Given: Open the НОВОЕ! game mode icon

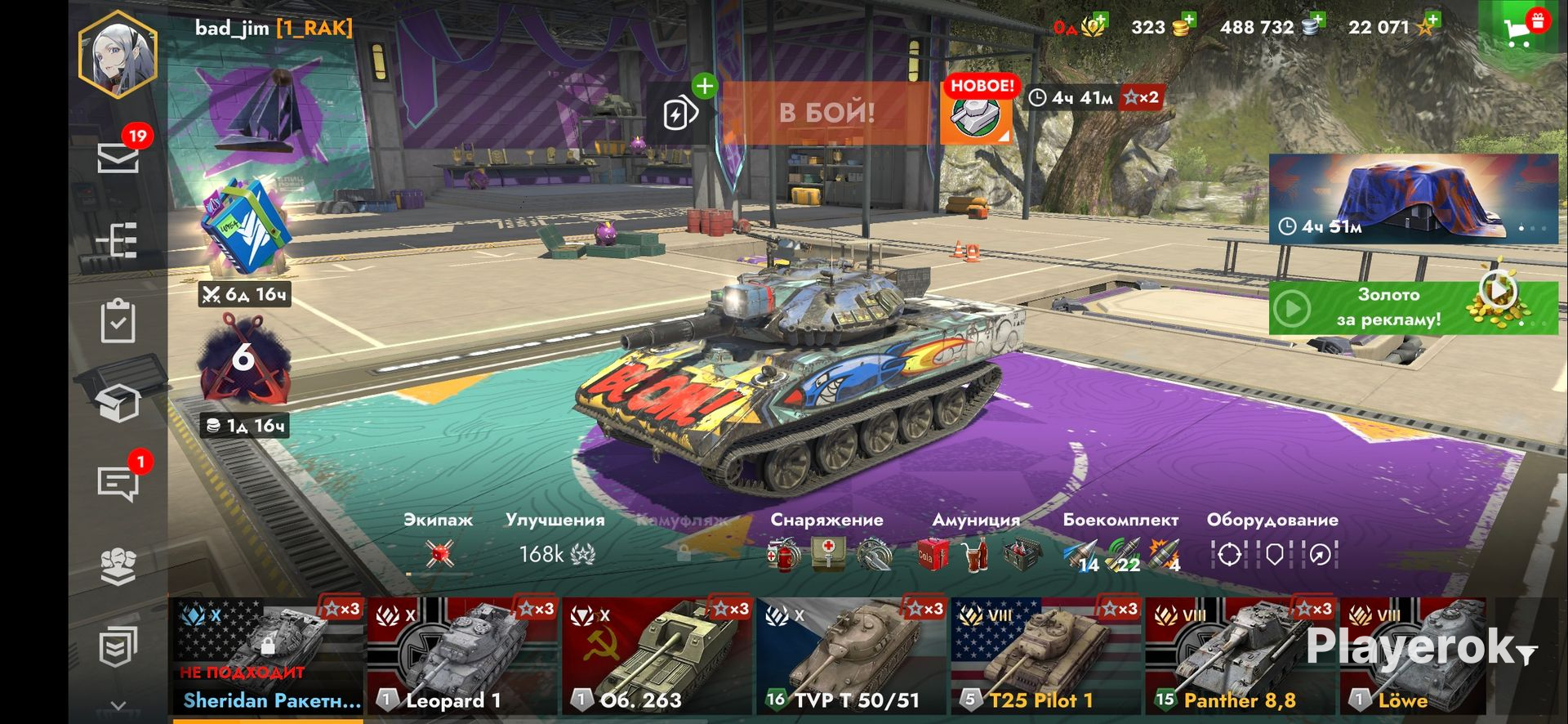Looking at the screenshot, I should click(x=976, y=113).
